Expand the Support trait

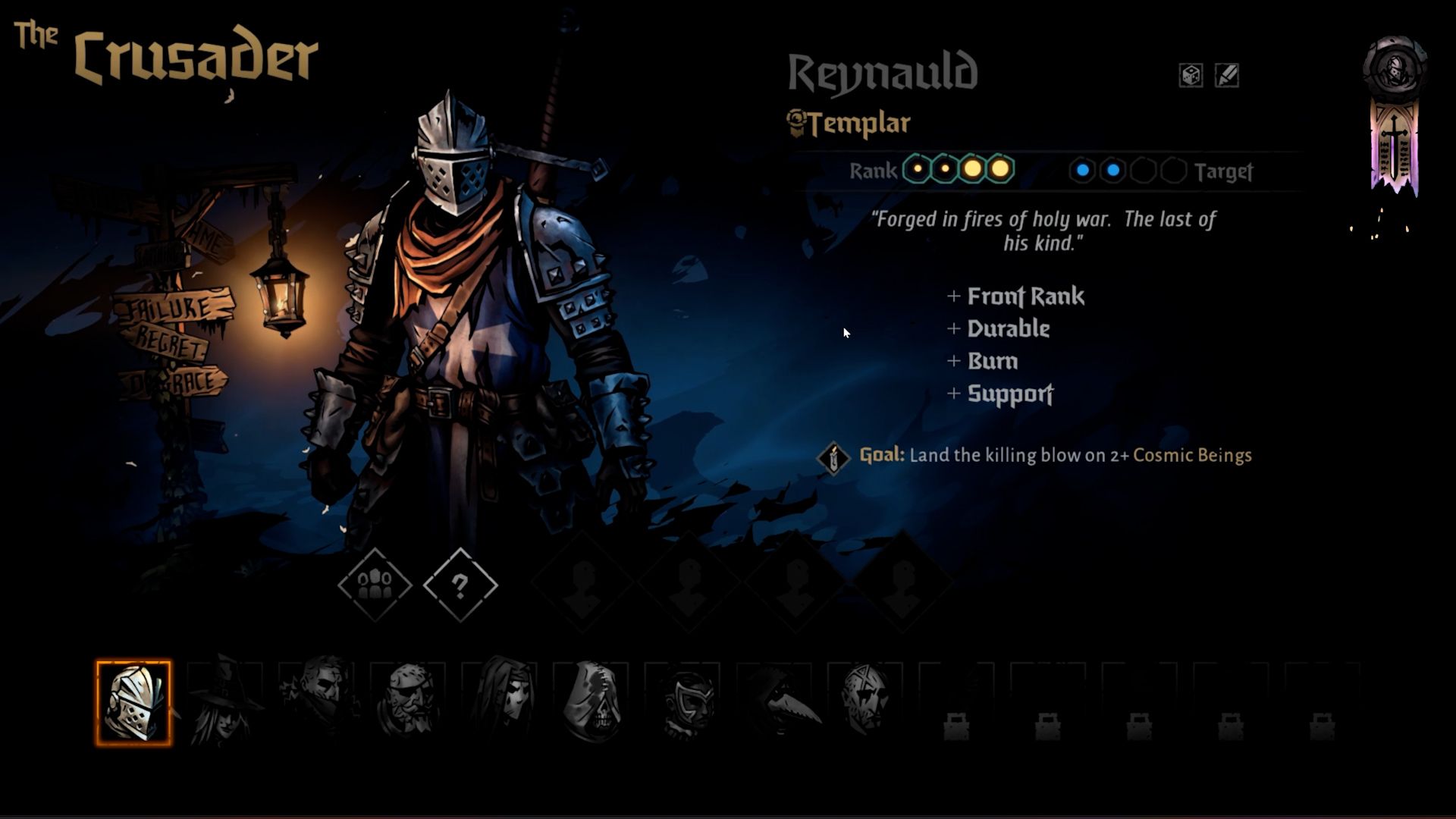(1001, 394)
